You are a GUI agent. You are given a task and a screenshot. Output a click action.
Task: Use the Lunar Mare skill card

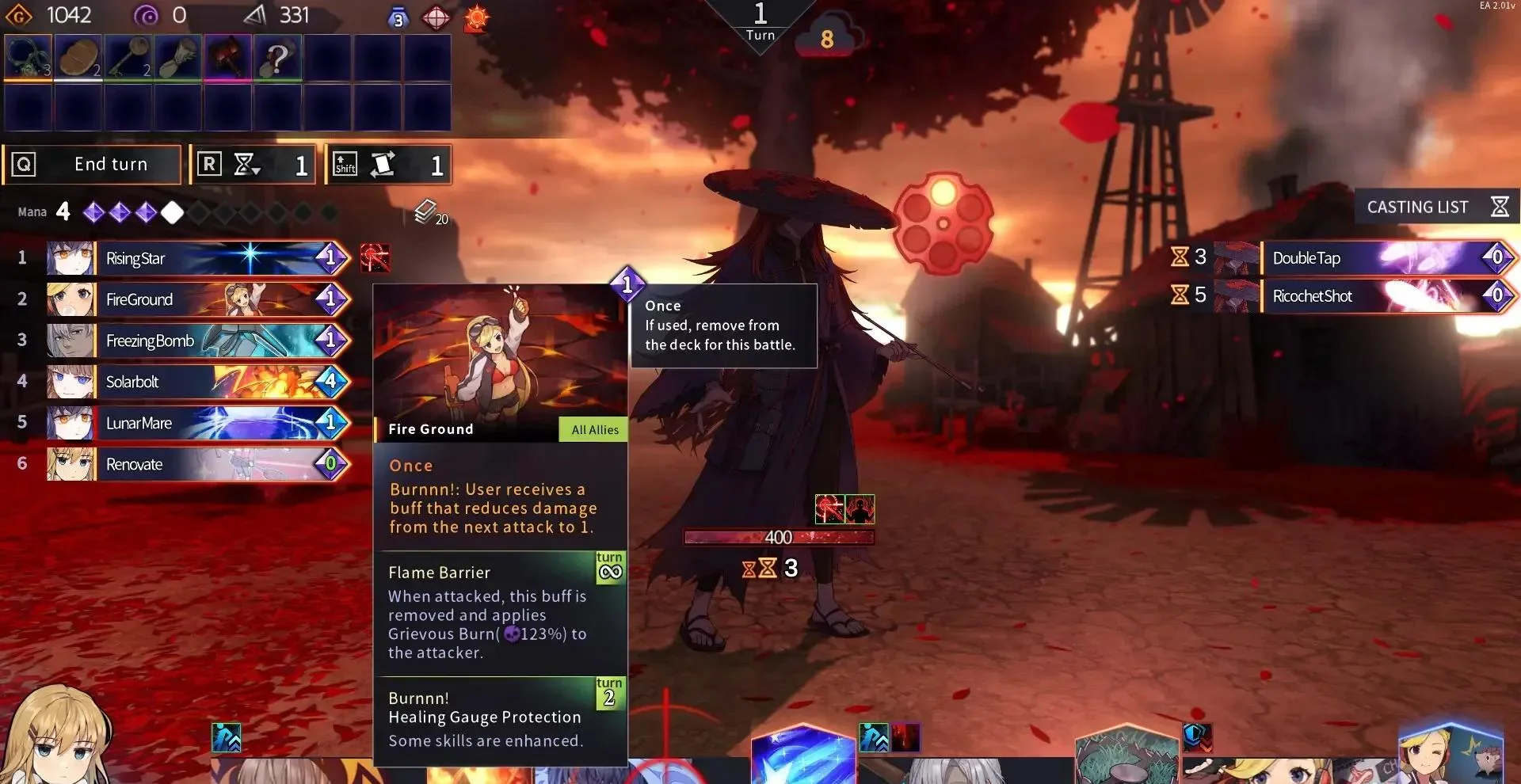[198, 423]
